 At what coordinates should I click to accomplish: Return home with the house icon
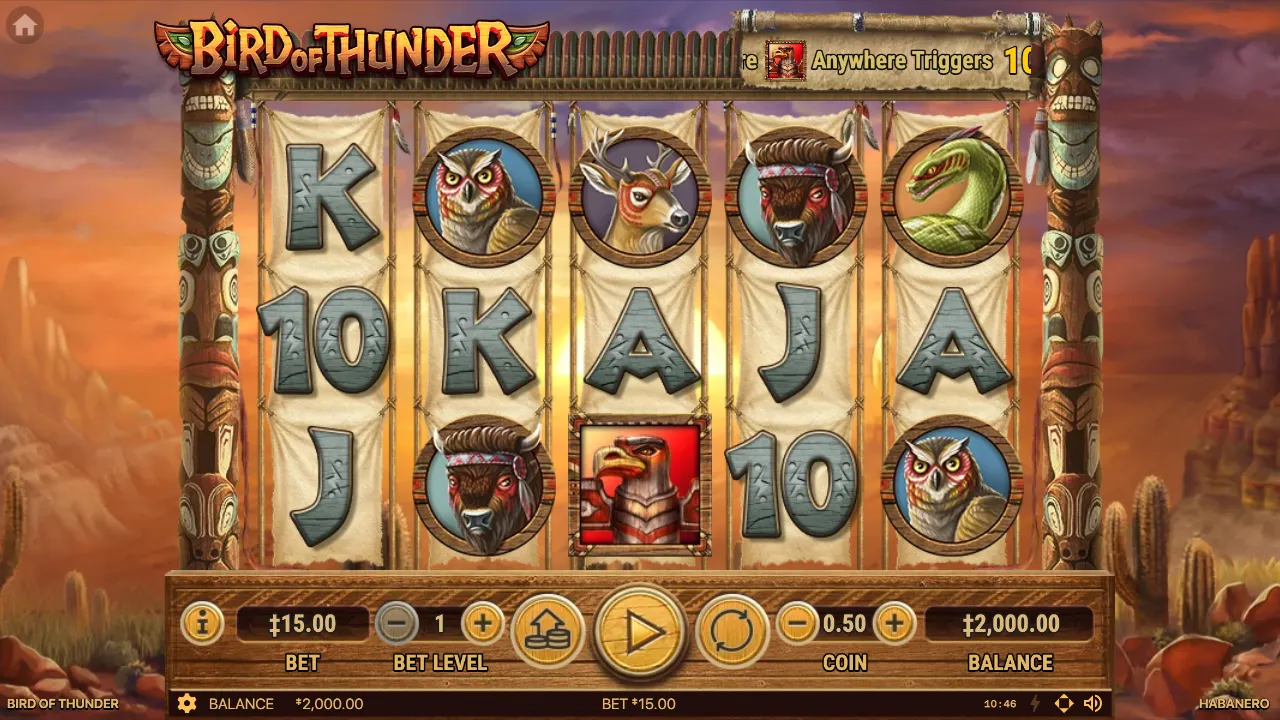click(25, 25)
